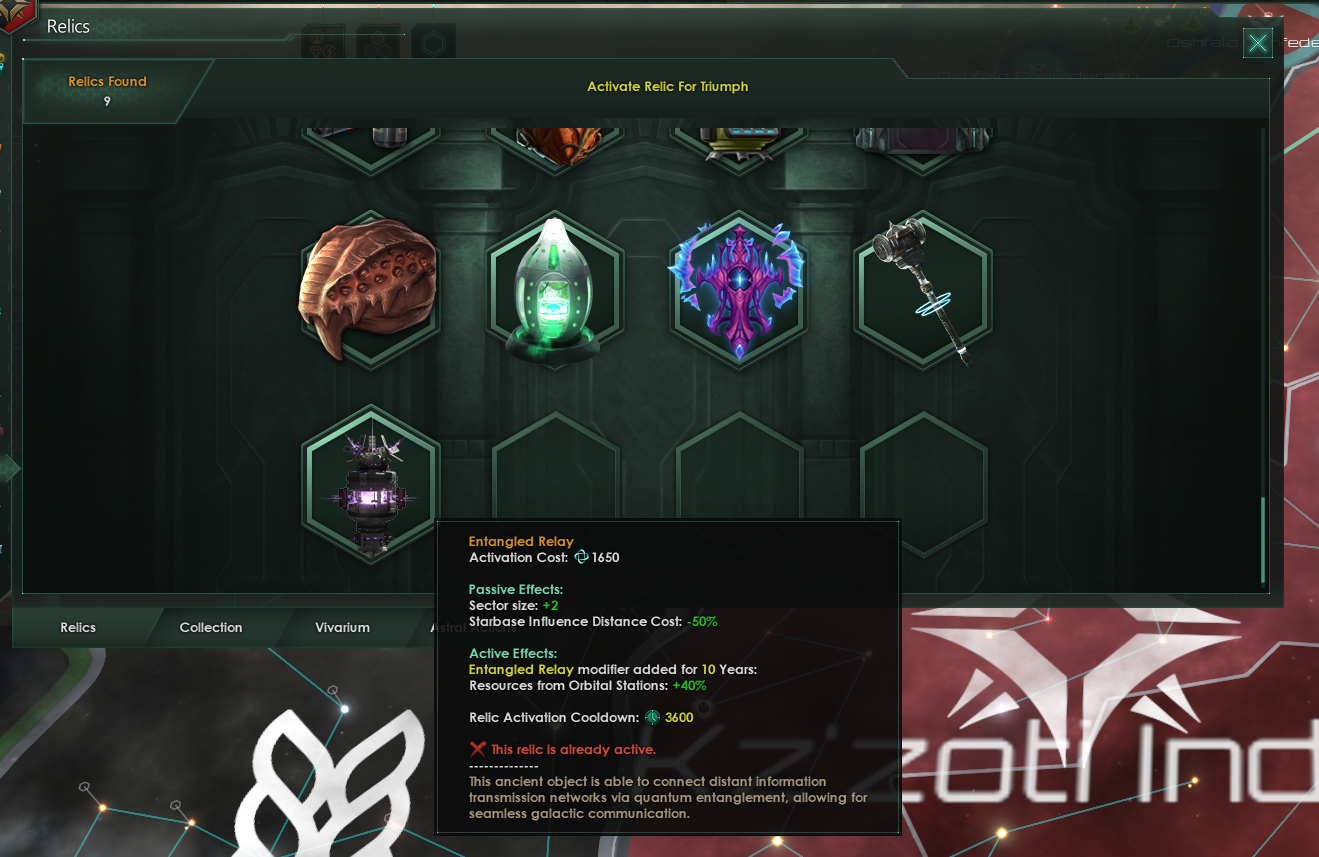
Task: Choose the brown spiked shell relic
Action: point(371,290)
